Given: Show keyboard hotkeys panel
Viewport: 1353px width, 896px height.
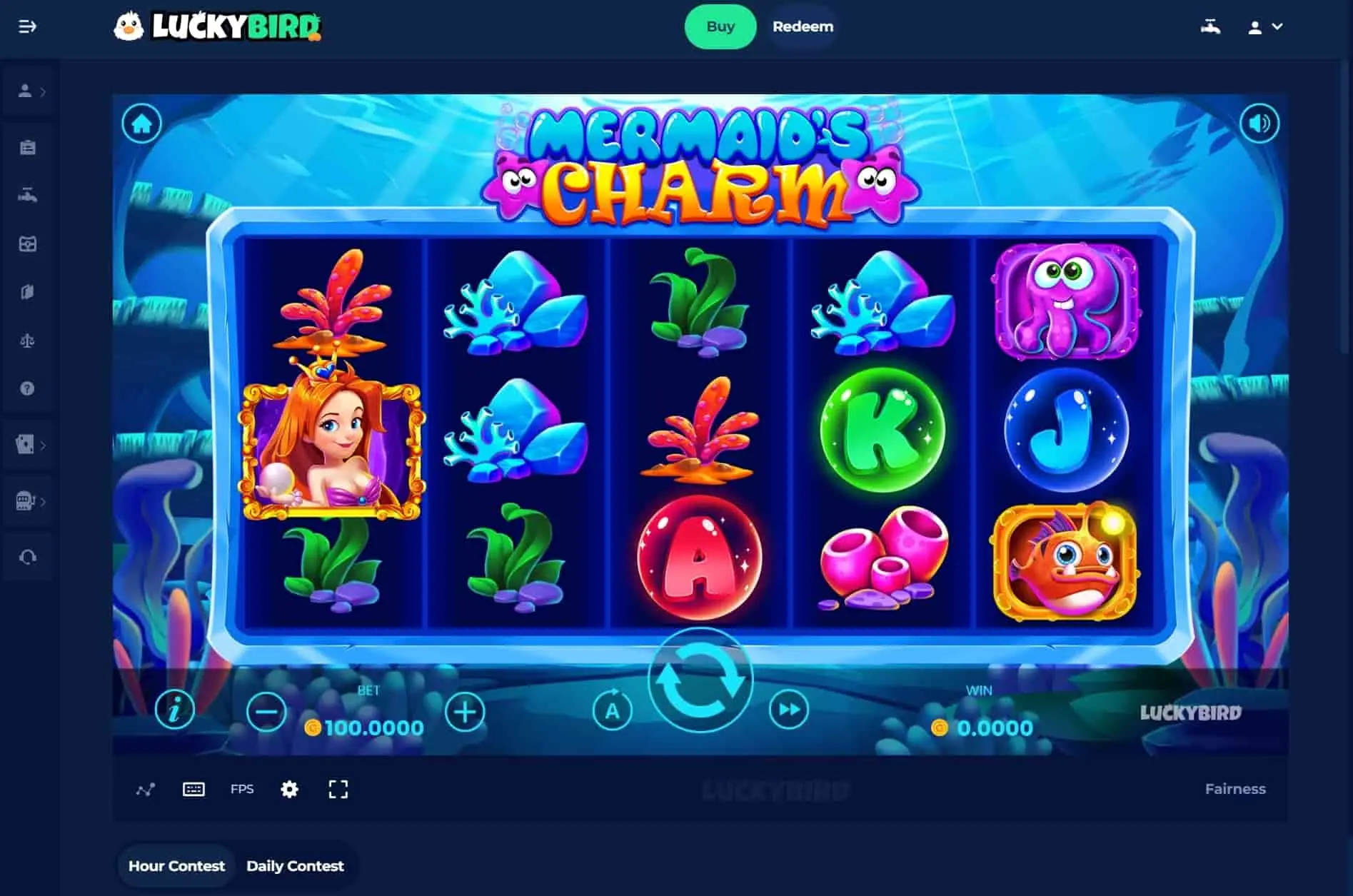Looking at the screenshot, I should click(x=193, y=789).
